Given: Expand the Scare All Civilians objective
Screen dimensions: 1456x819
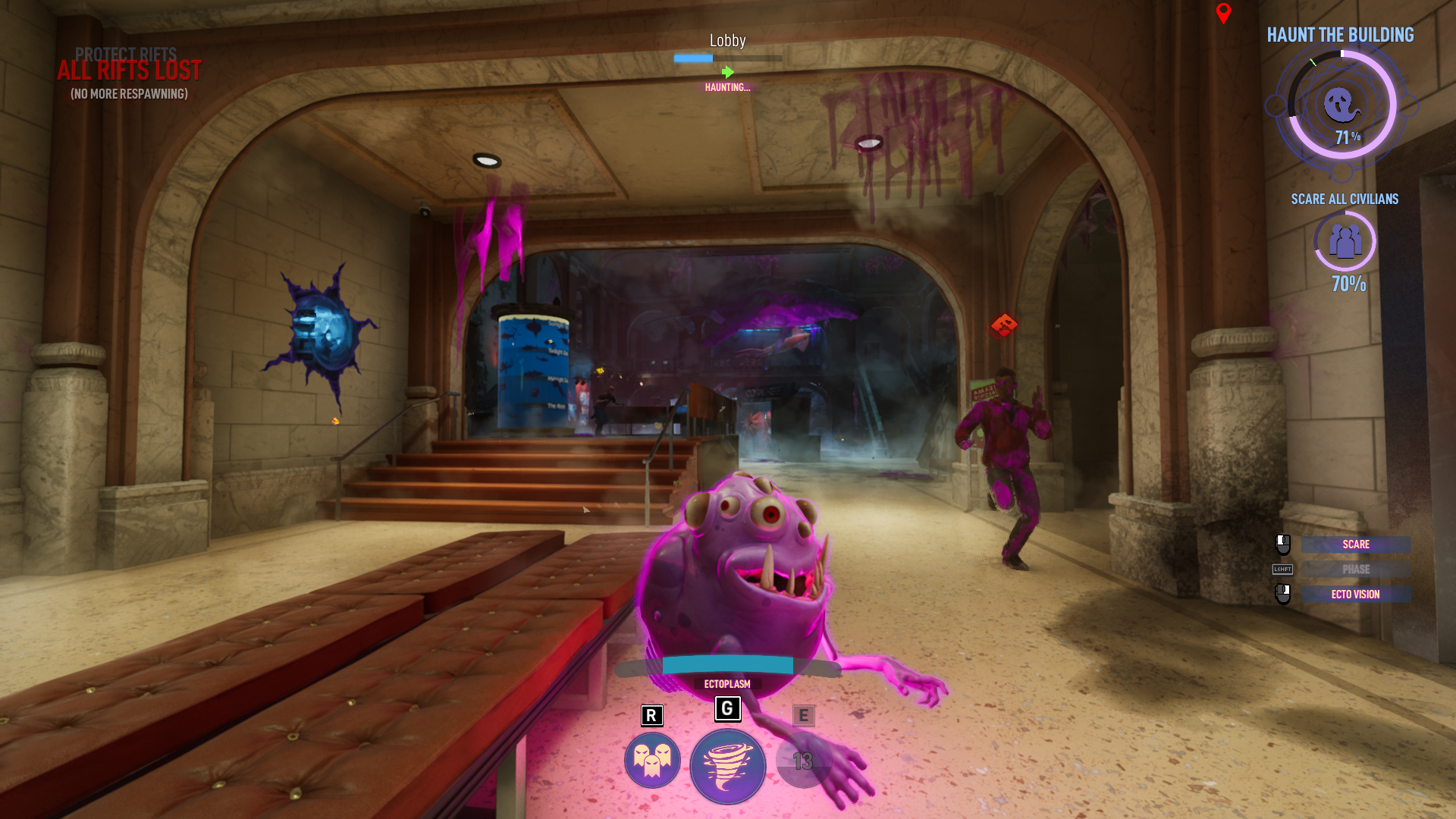Looking at the screenshot, I should coord(1345,199).
